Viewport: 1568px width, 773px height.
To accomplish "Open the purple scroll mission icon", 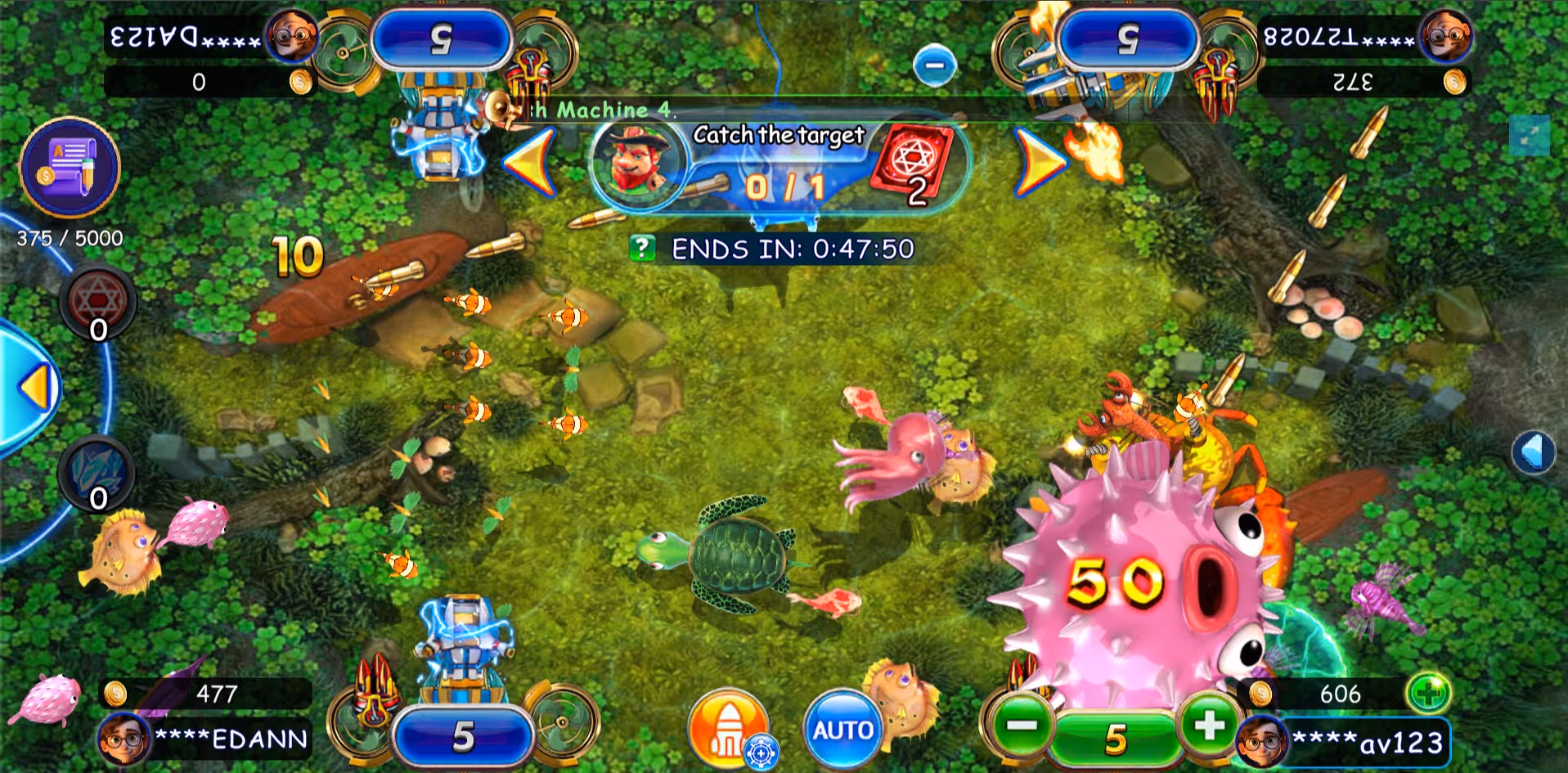I will point(70,166).
